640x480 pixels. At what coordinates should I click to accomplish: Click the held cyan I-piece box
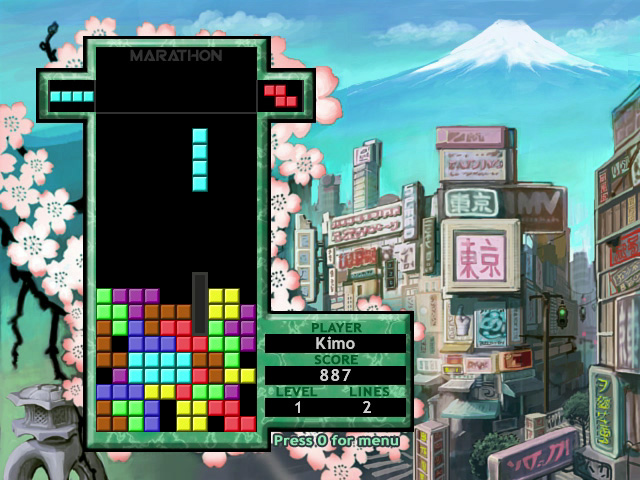(72, 97)
